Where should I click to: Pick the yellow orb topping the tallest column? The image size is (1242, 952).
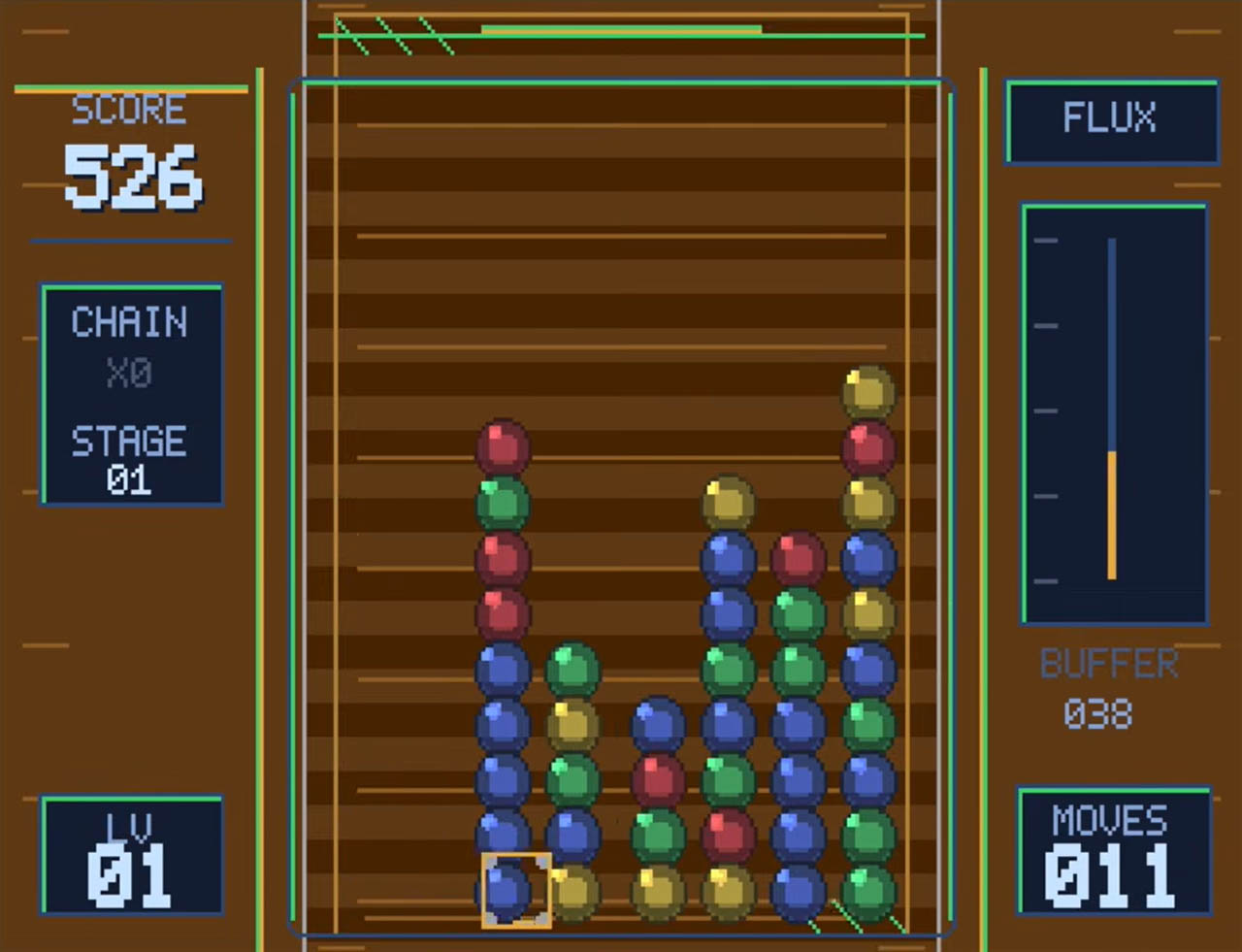pyautogui.click(x=867, y=391)
